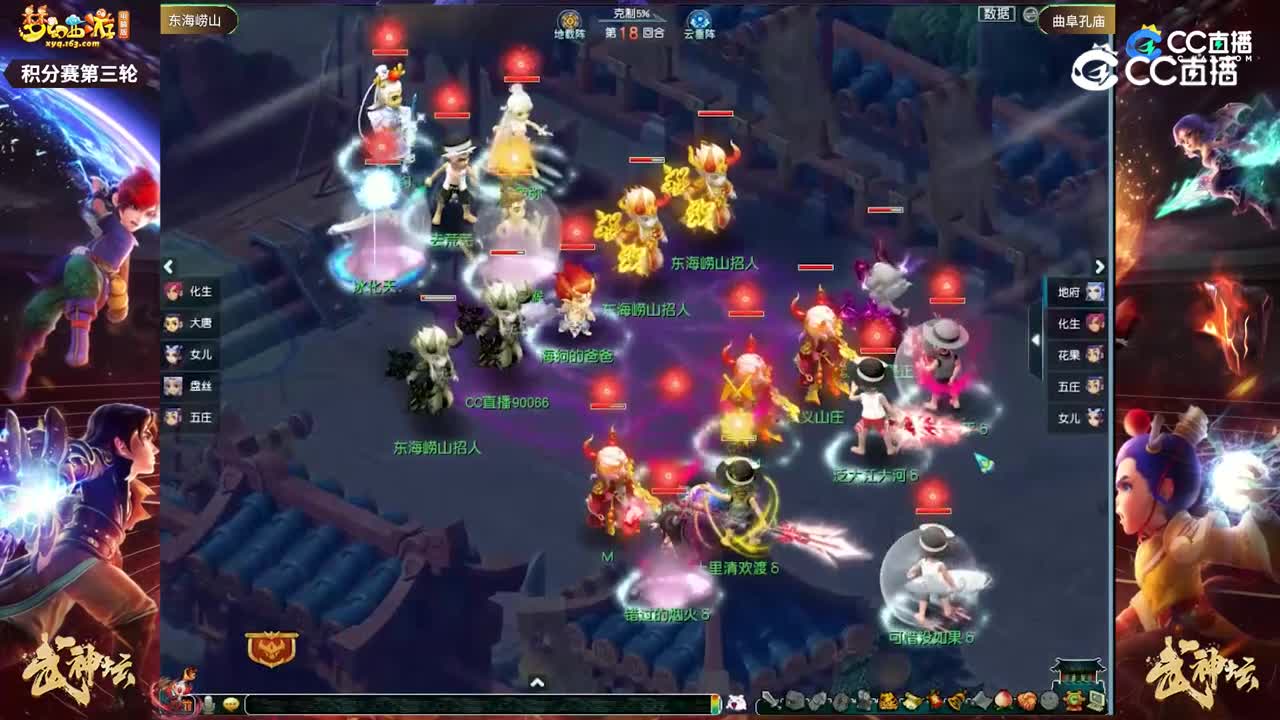Click the golden bell icon in the item bar
The height and width of the screenshot is (720, 1280).
pos(957,700)
